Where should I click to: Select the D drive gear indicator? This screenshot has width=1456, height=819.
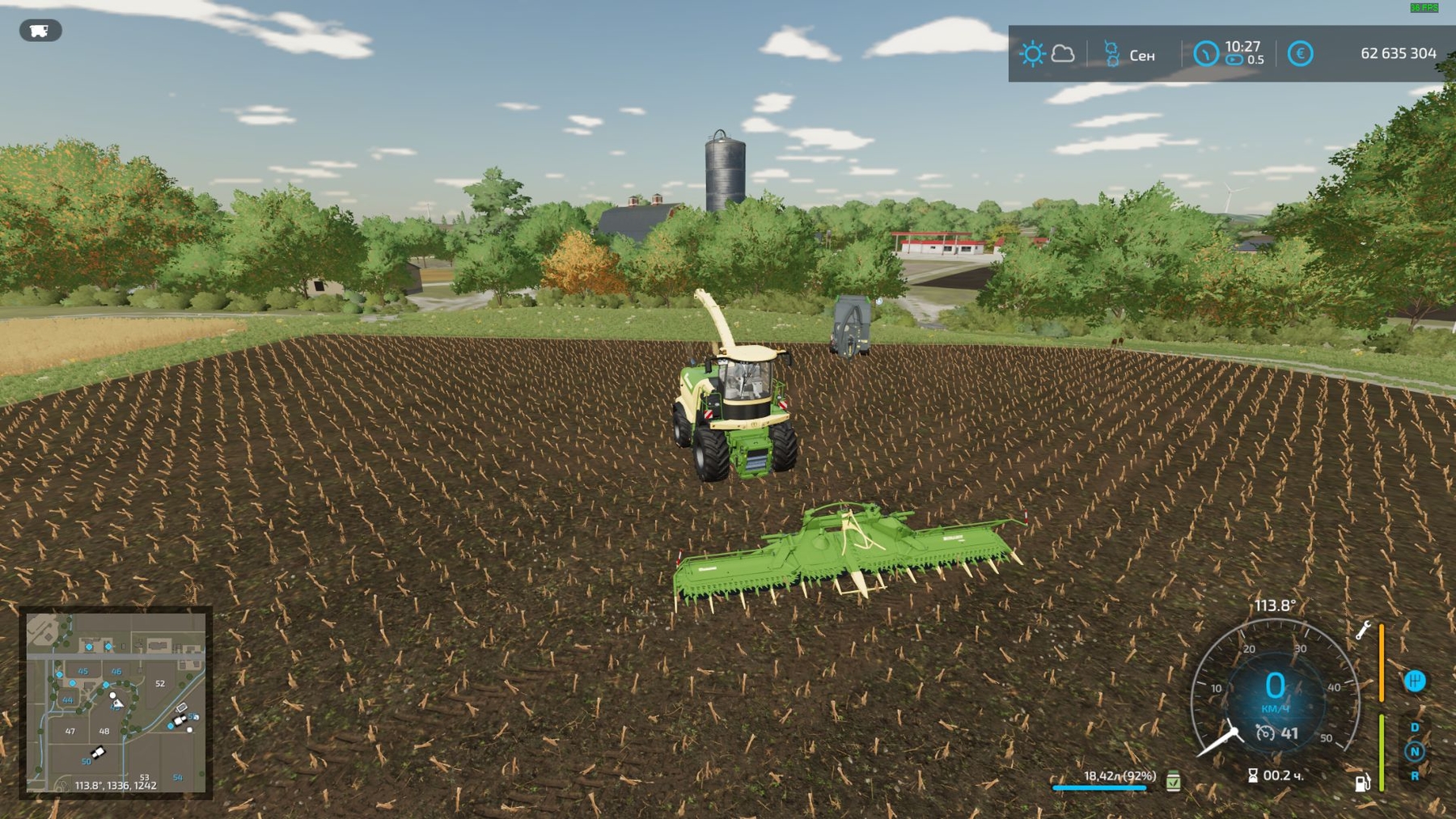(1415, 728)
